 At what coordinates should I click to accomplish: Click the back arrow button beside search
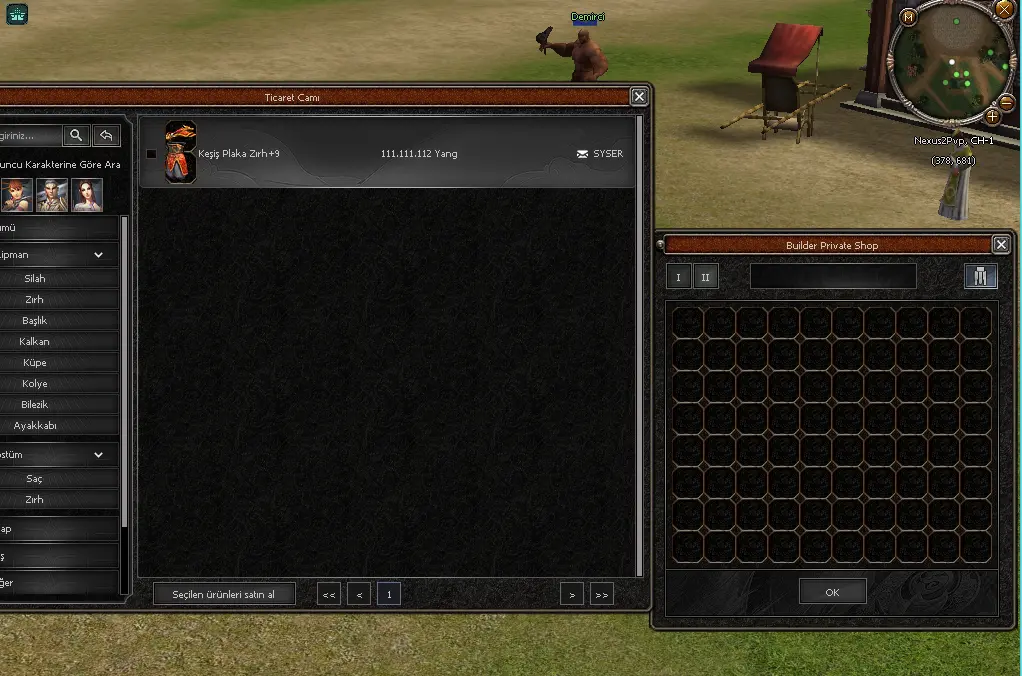106,135
